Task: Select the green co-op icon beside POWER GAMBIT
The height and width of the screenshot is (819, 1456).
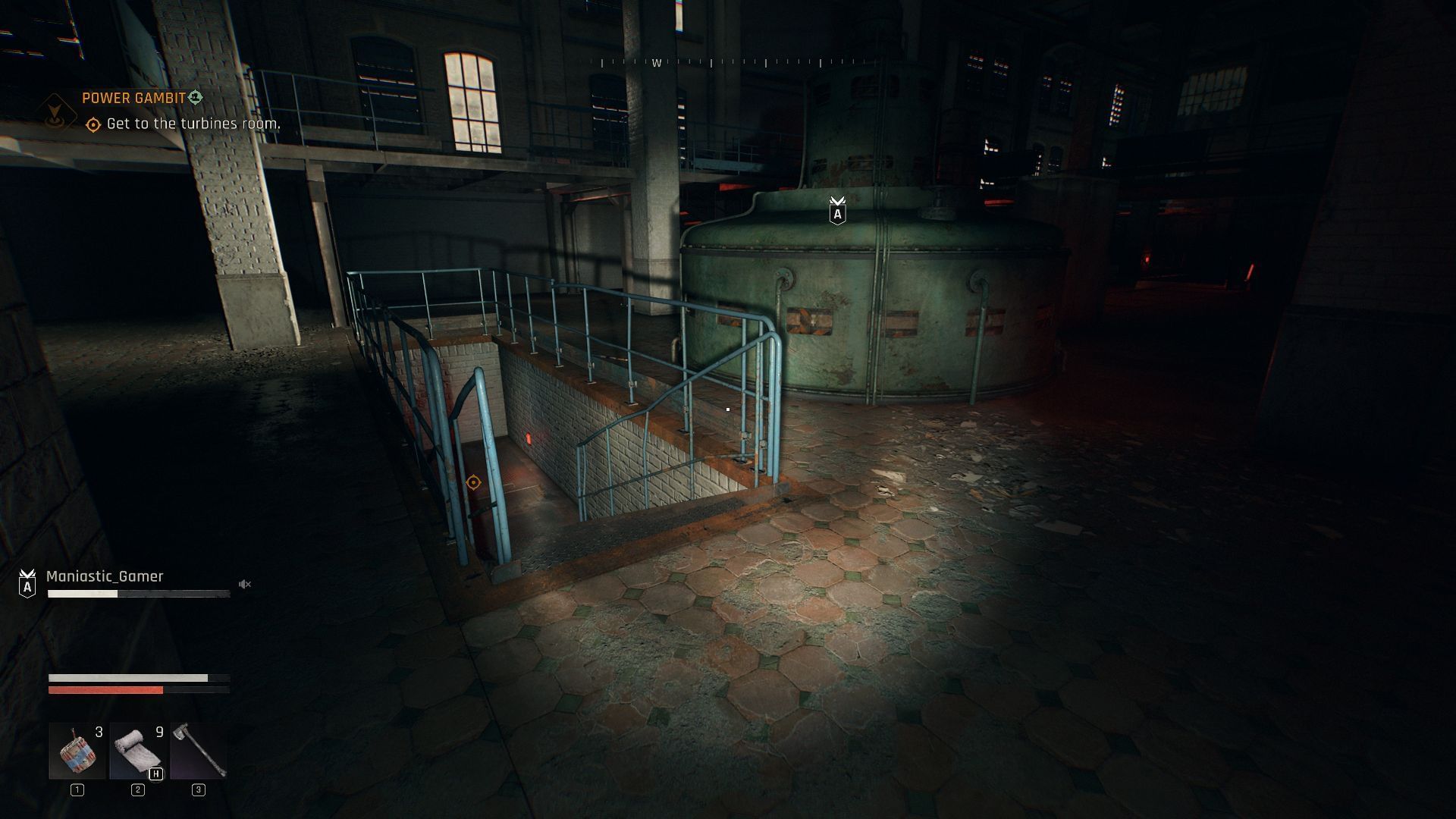Action: pyautogui.click(x=196, y=97)
